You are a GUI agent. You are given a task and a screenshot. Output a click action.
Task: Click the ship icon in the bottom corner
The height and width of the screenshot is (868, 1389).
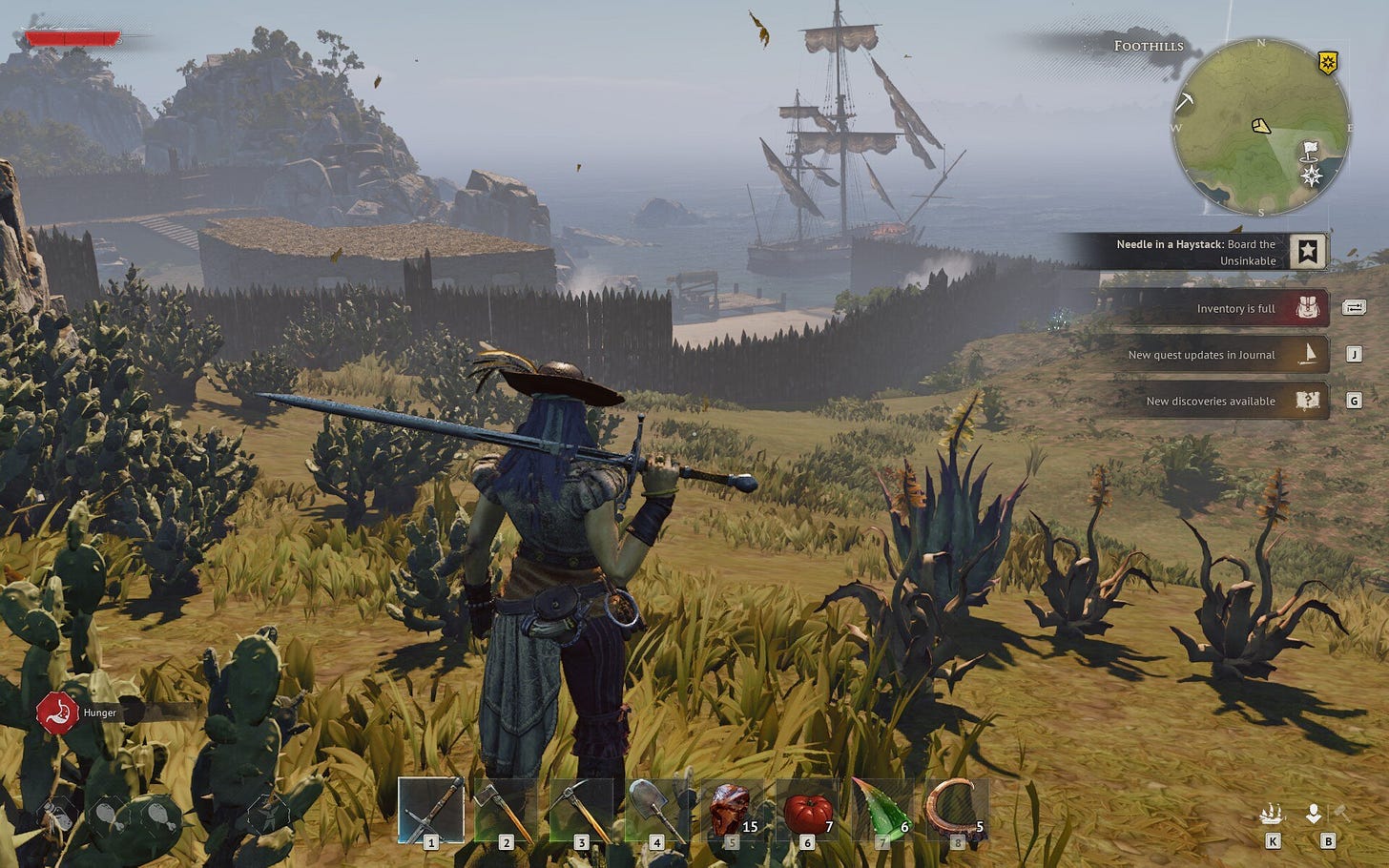point(1271,815)
